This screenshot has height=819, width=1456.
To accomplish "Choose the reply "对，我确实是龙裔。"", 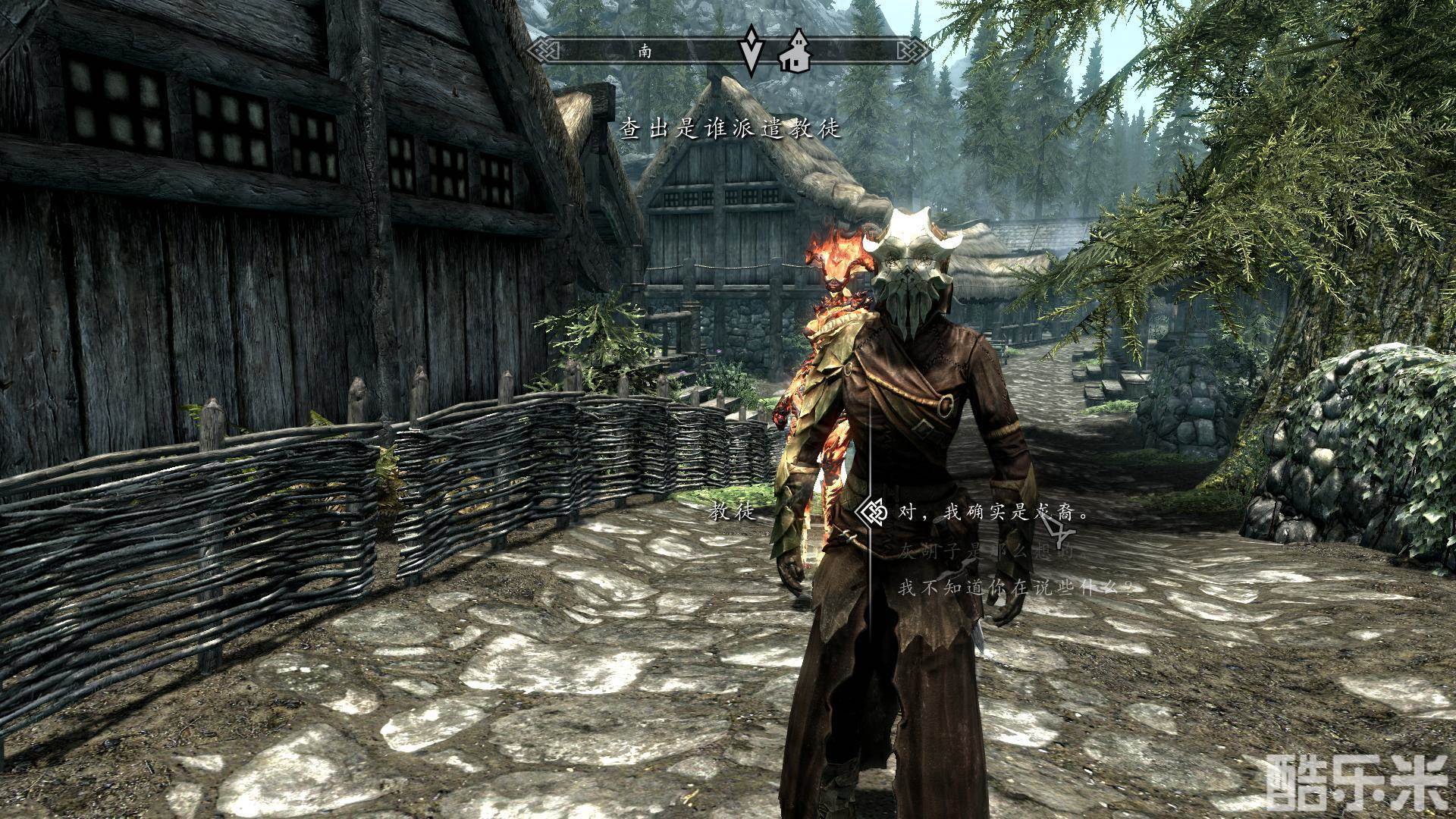I will 993,513.
